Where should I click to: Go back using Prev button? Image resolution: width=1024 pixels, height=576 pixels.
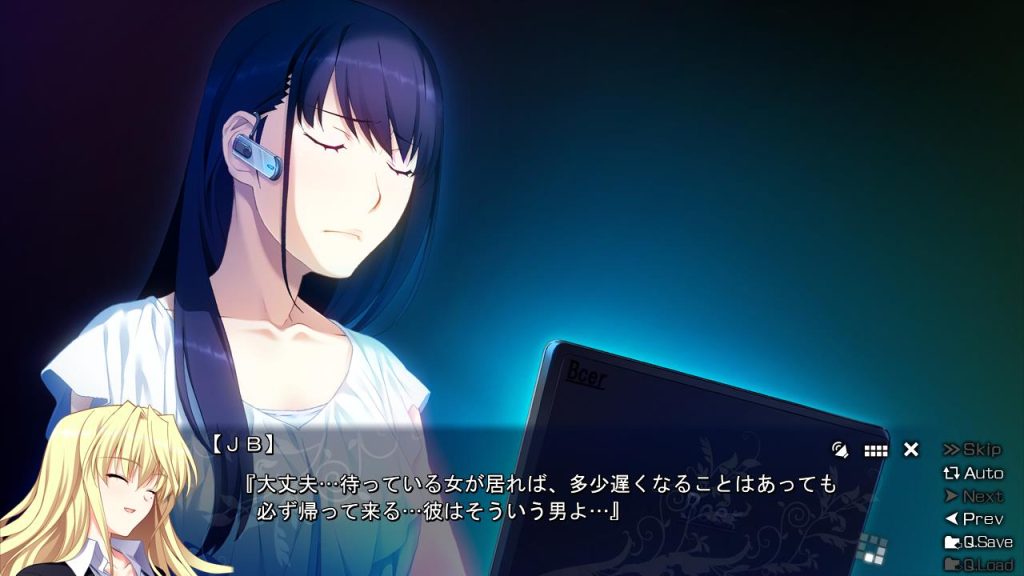(x=973, y=519)
